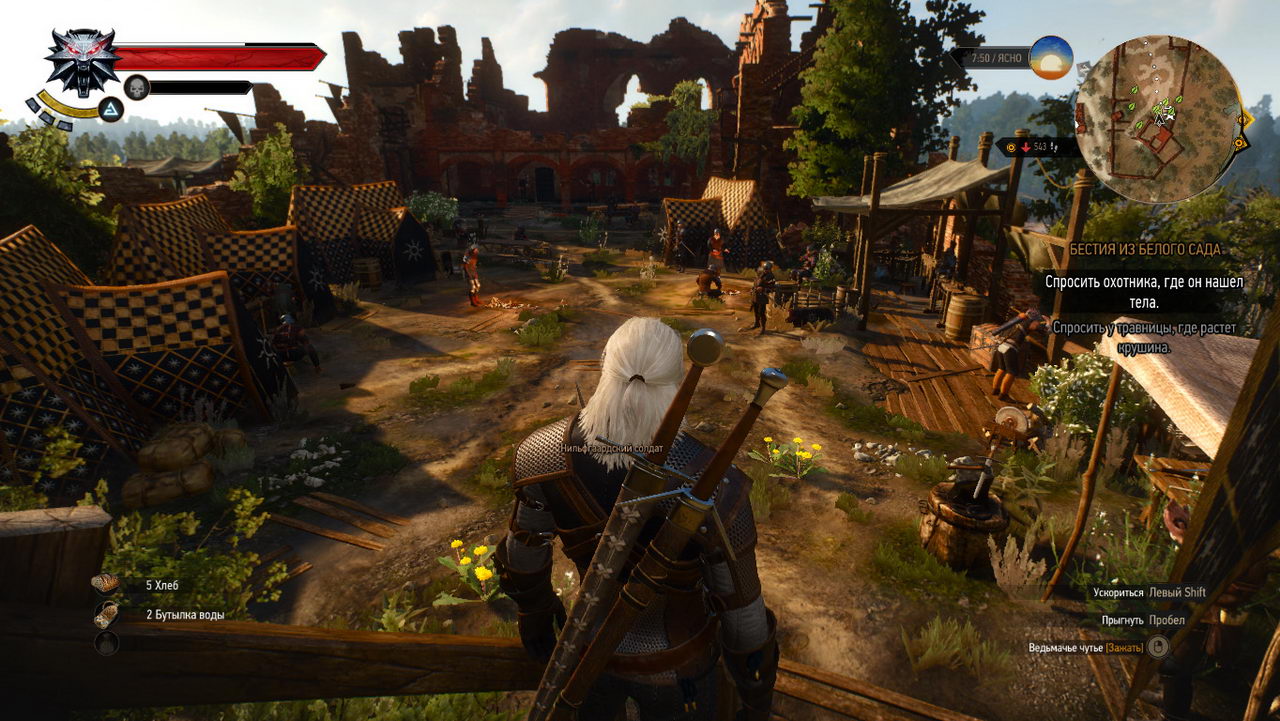Click the quest marker icon on the minimap
The image size is (1280, 721).
click(1244, 120)
